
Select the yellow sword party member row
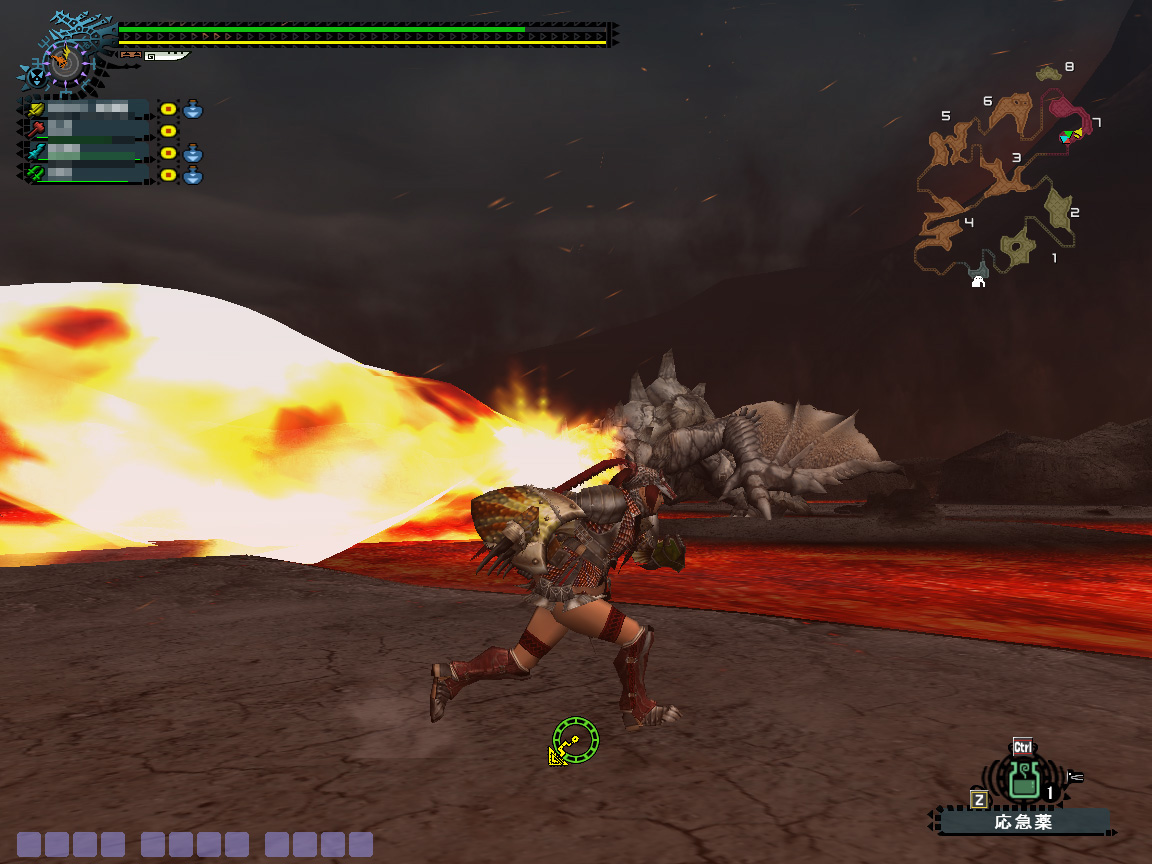(x=88, y=108)
